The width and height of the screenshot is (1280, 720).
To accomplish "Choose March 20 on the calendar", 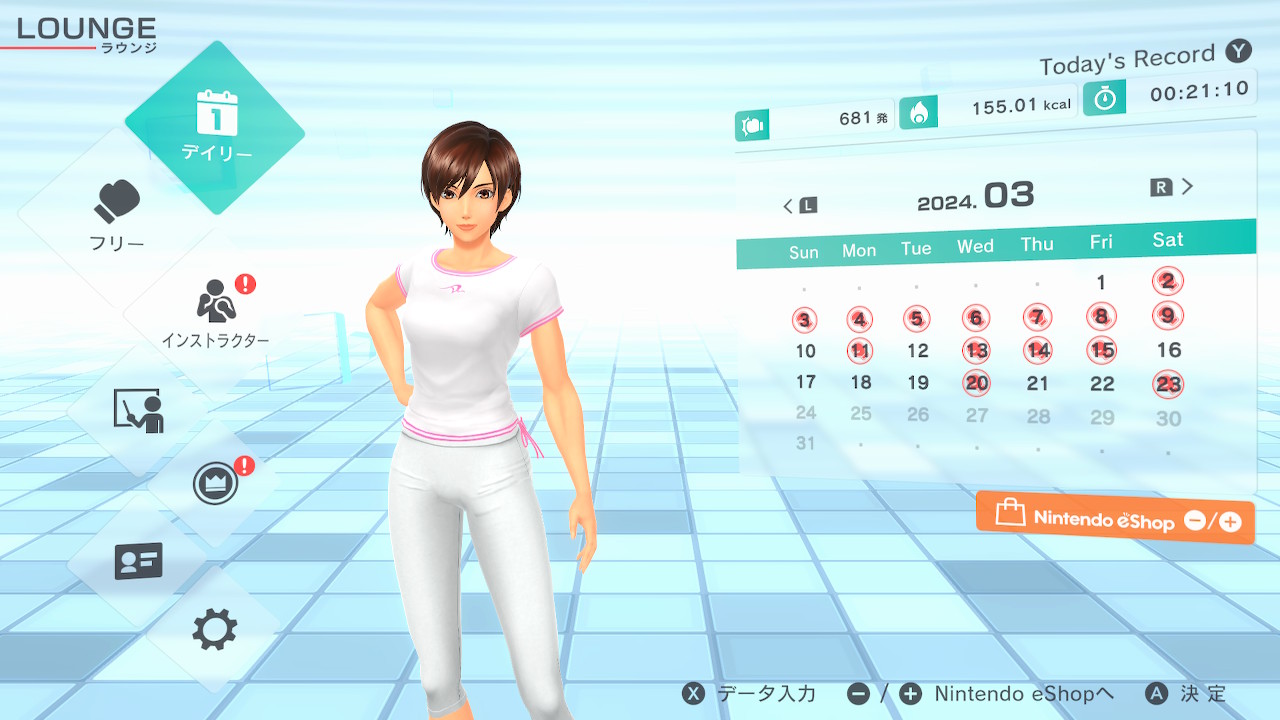I will click(x=977, y=383).
